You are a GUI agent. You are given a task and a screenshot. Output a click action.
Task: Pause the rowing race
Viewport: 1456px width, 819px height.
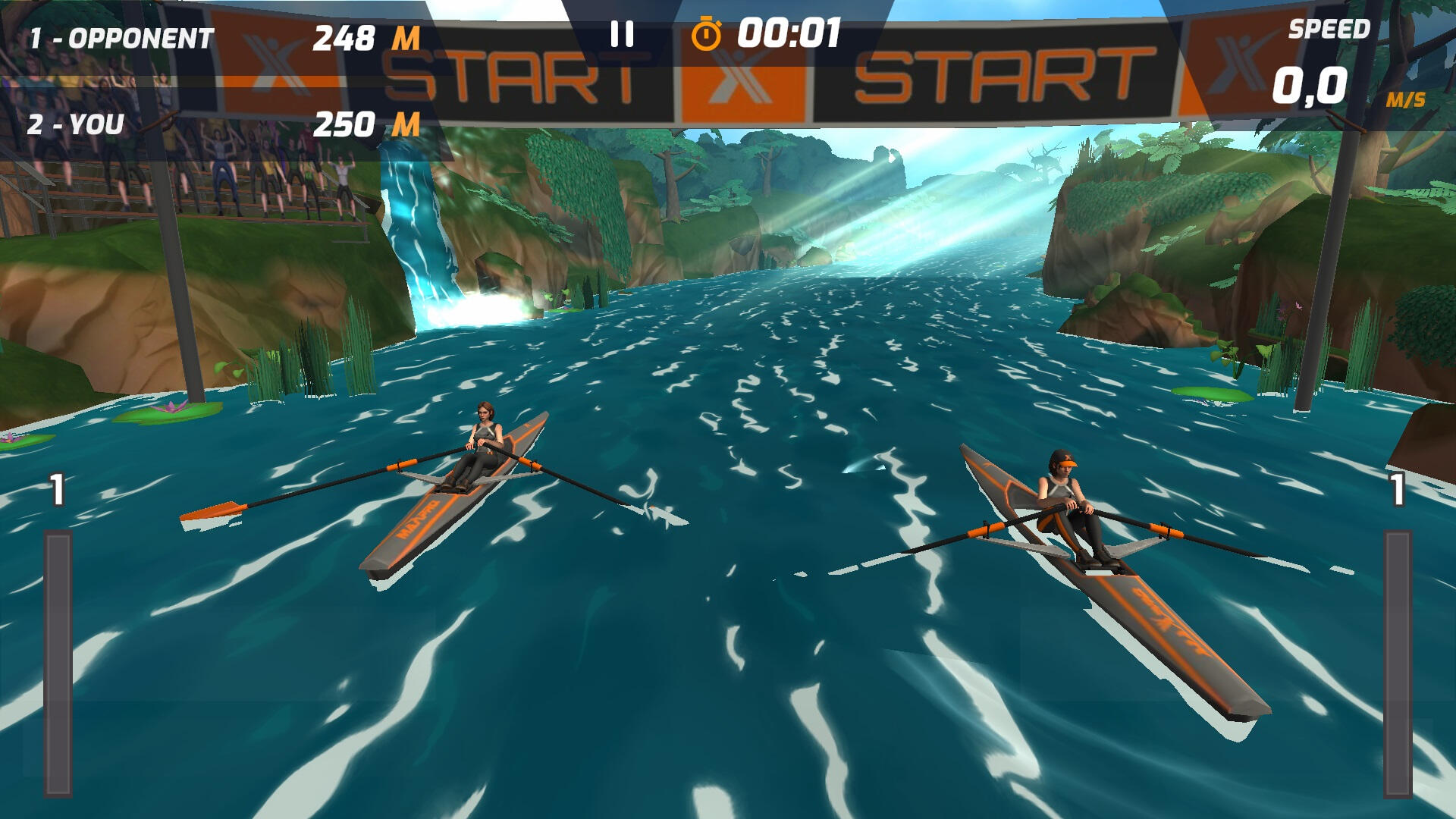(622, 34)
